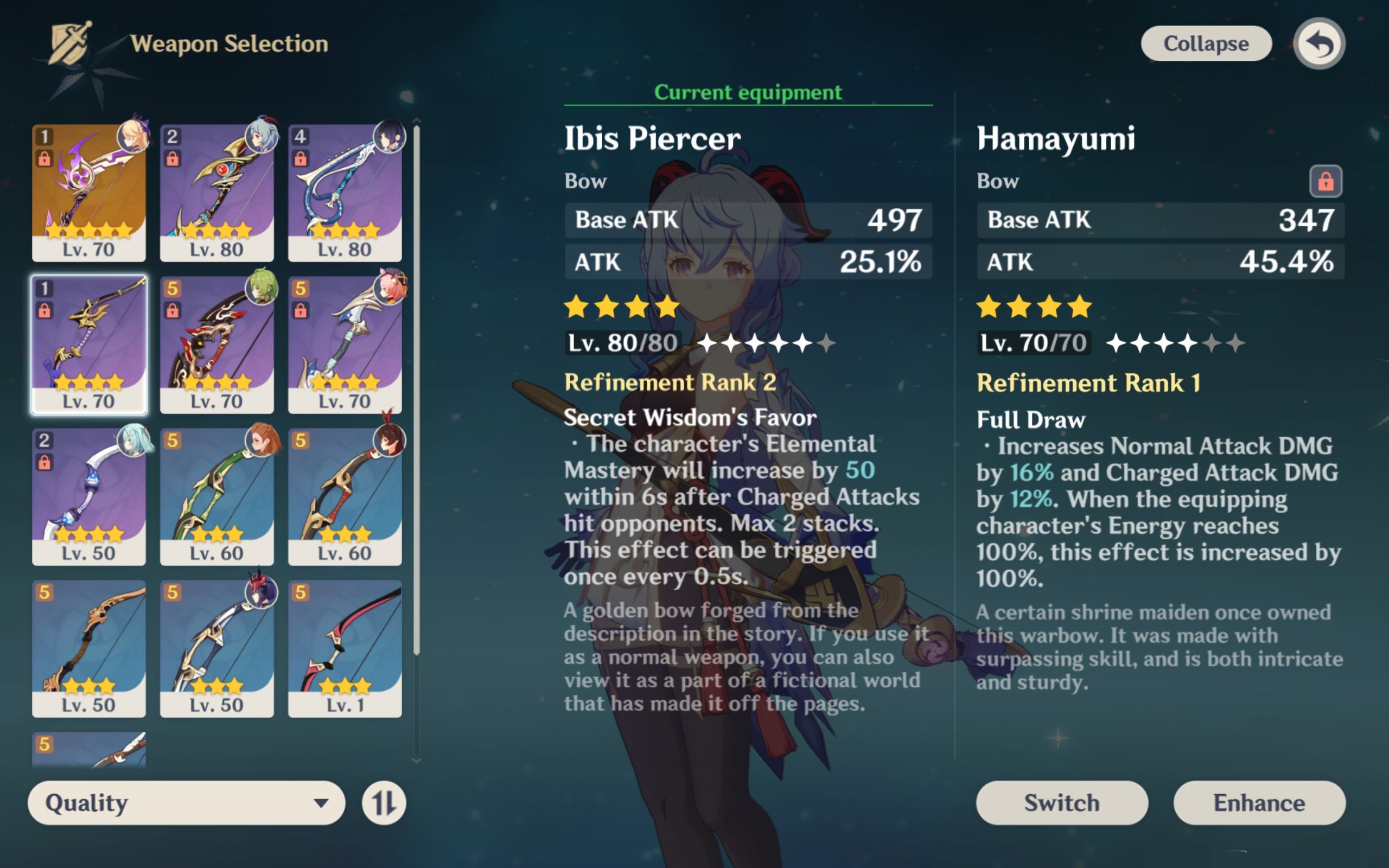Click the Enhance button

1259,803
